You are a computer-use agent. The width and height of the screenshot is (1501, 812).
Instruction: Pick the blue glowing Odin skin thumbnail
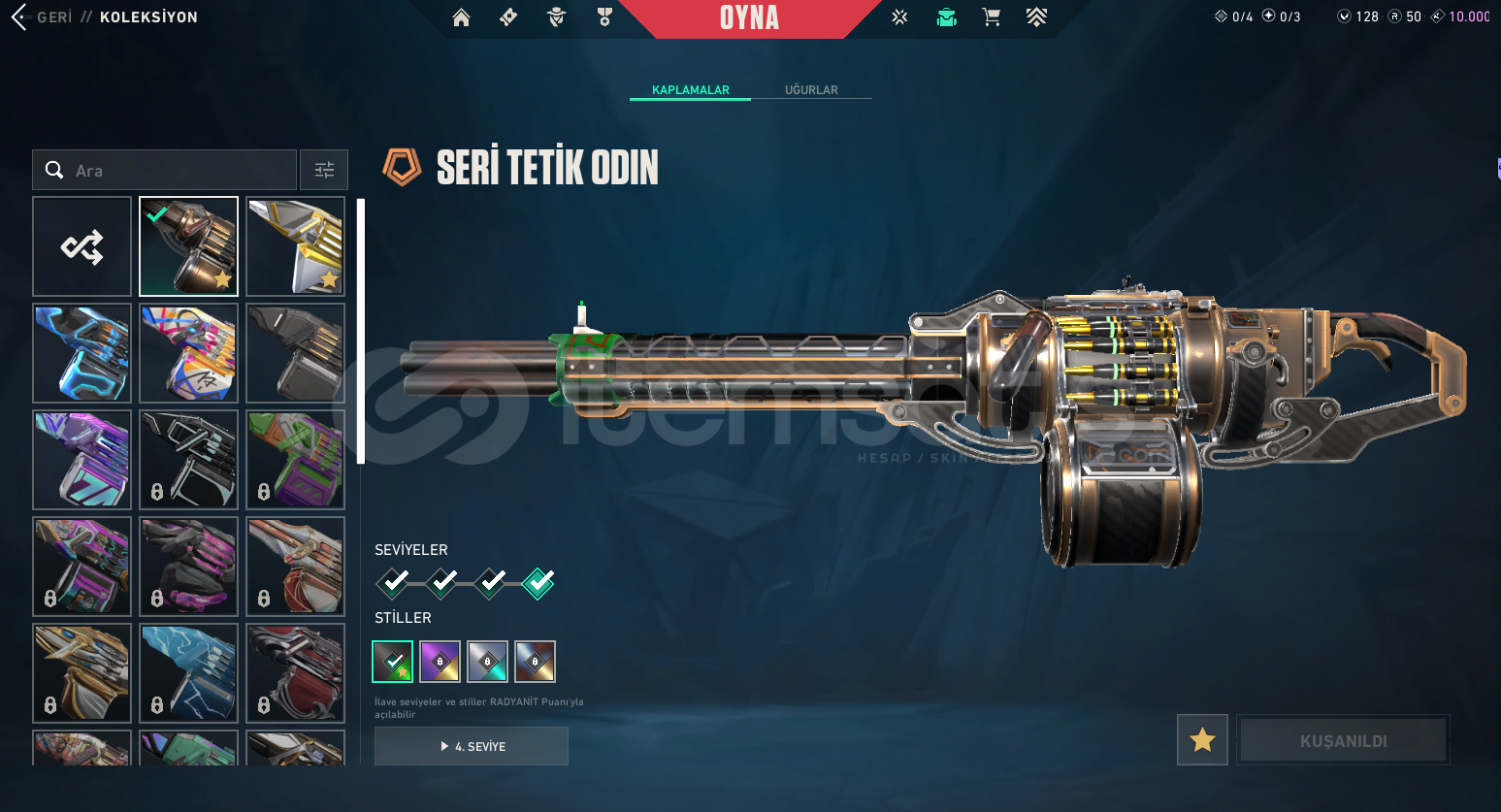click(82, 353)
